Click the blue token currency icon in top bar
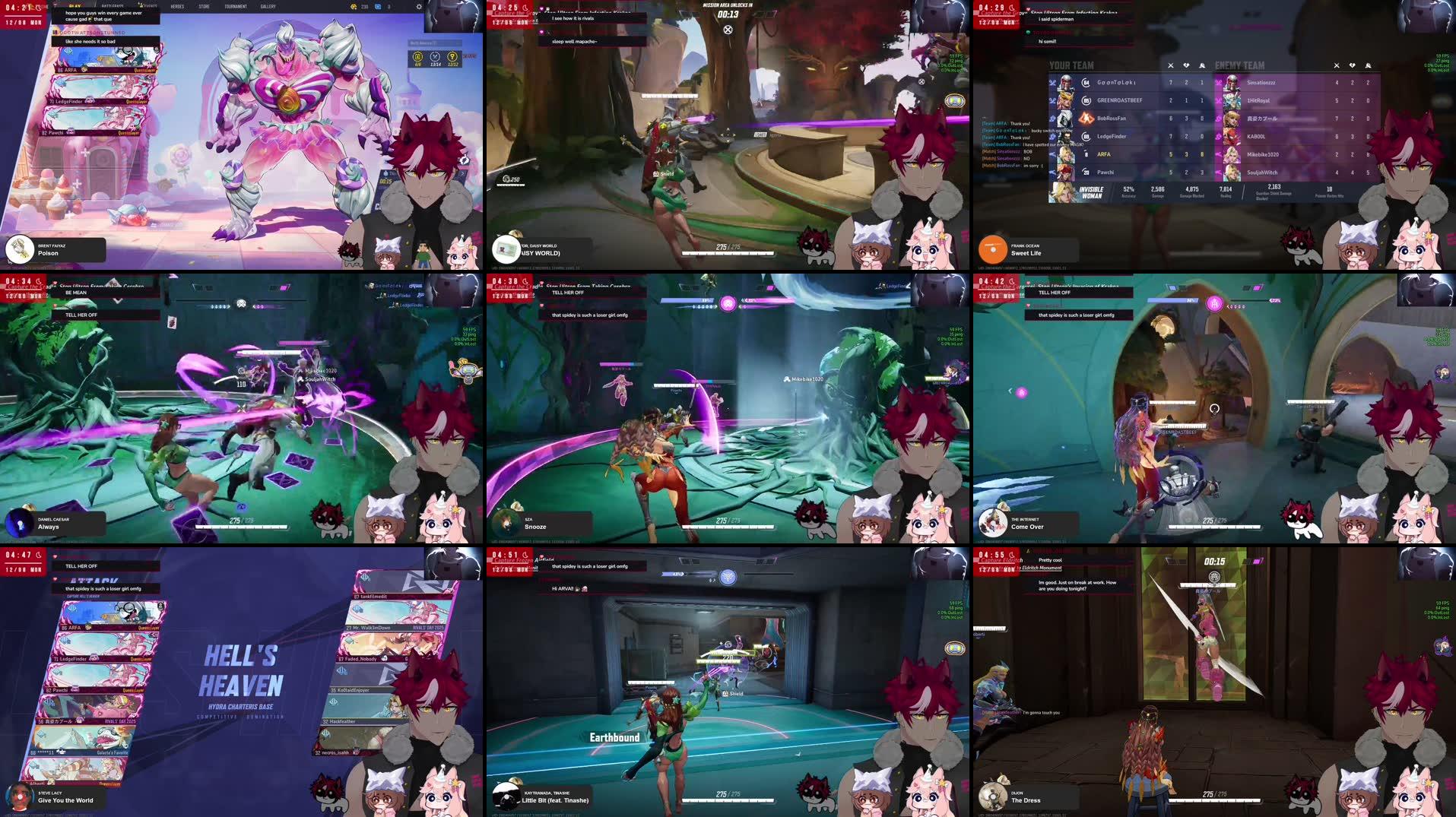 pyautogui.click(x=378, y=6)
